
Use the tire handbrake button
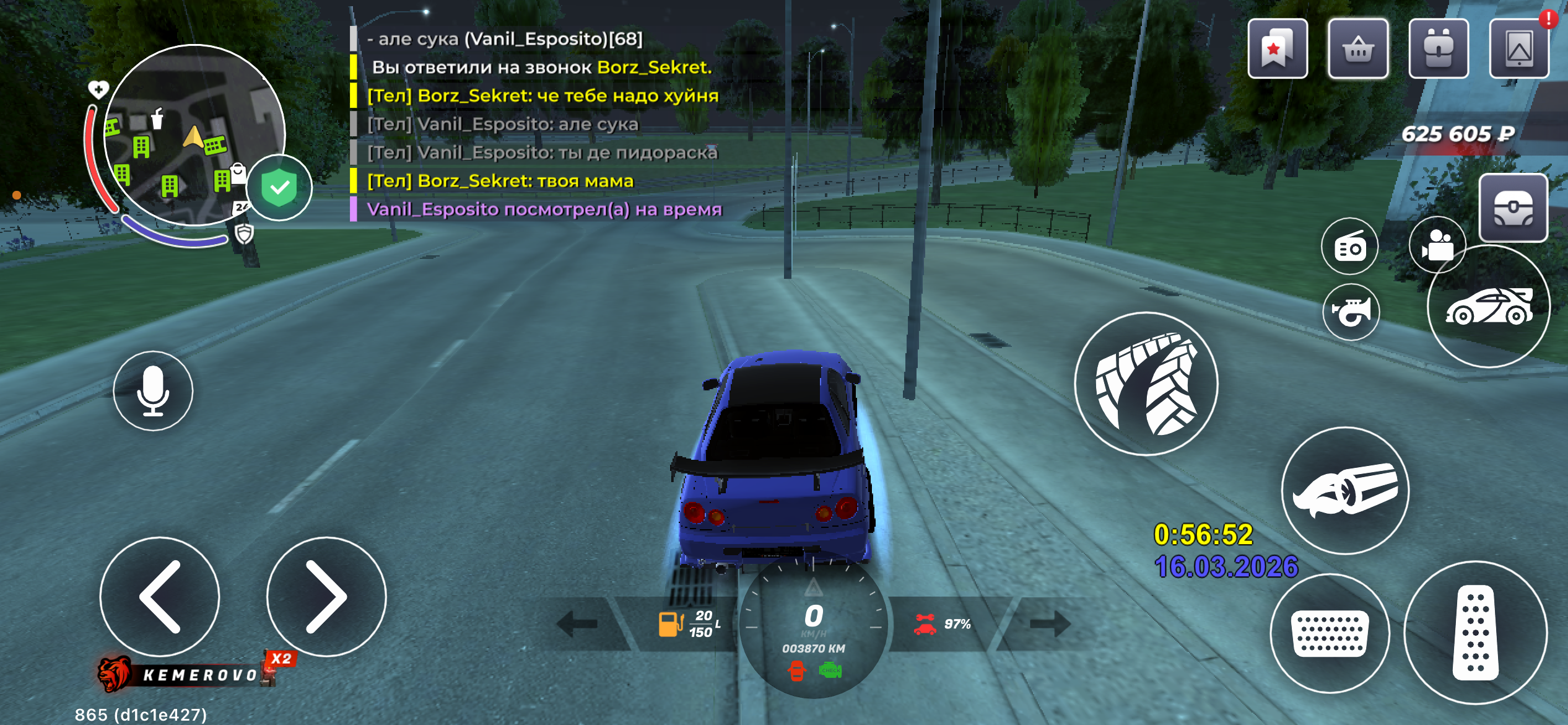(x=1146, y=384)
